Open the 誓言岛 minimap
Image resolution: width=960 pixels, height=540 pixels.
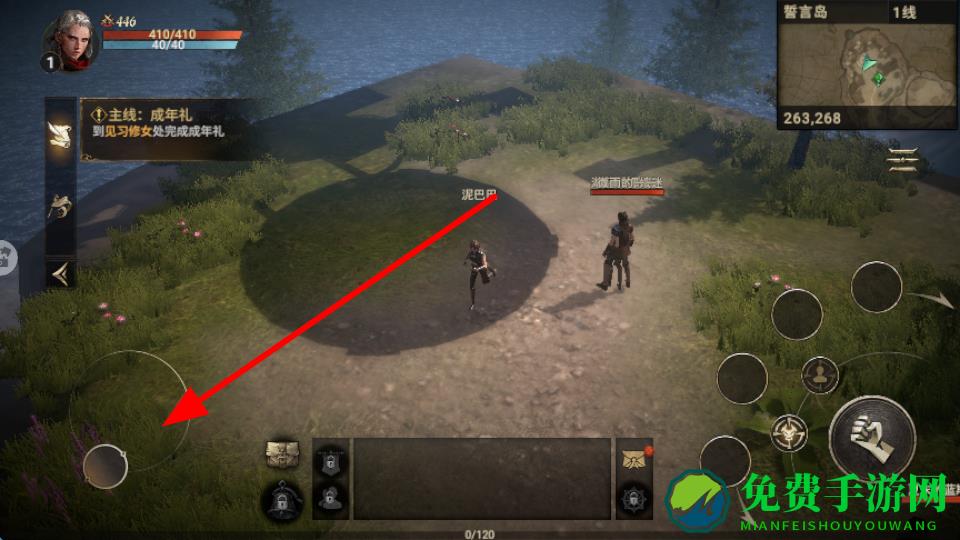point(866,64)
